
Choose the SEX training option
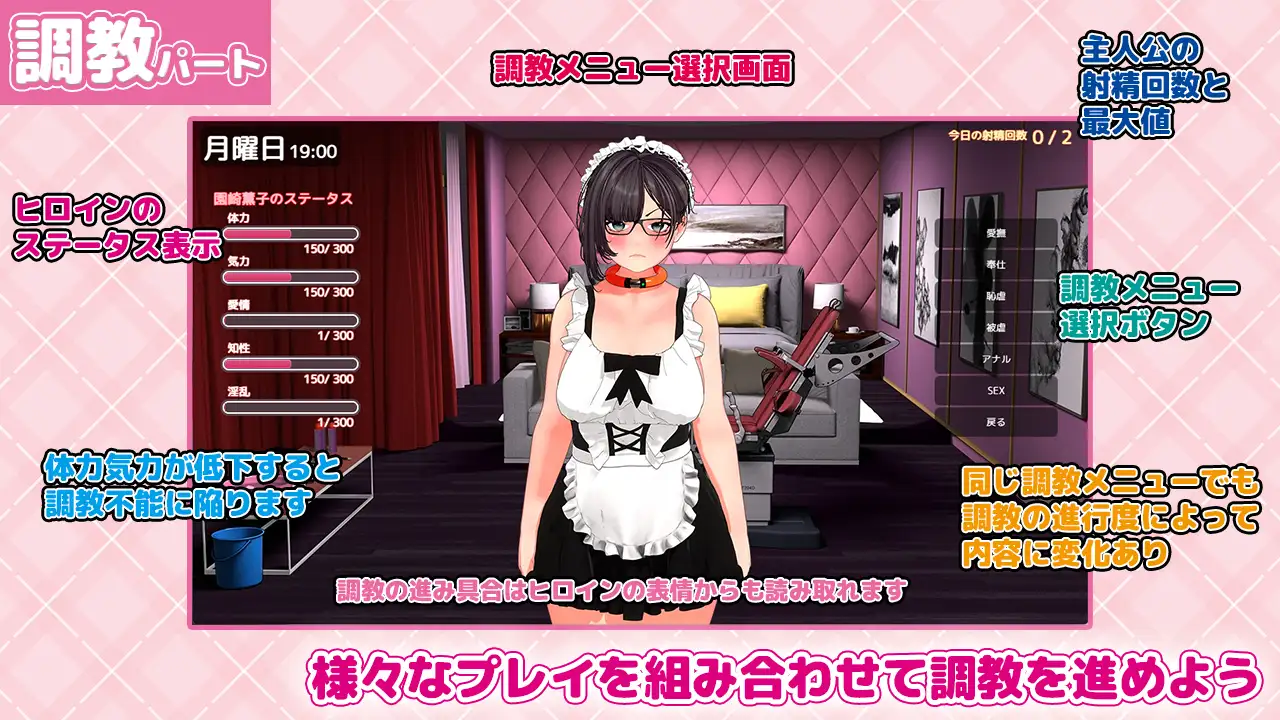click(997, 389)
